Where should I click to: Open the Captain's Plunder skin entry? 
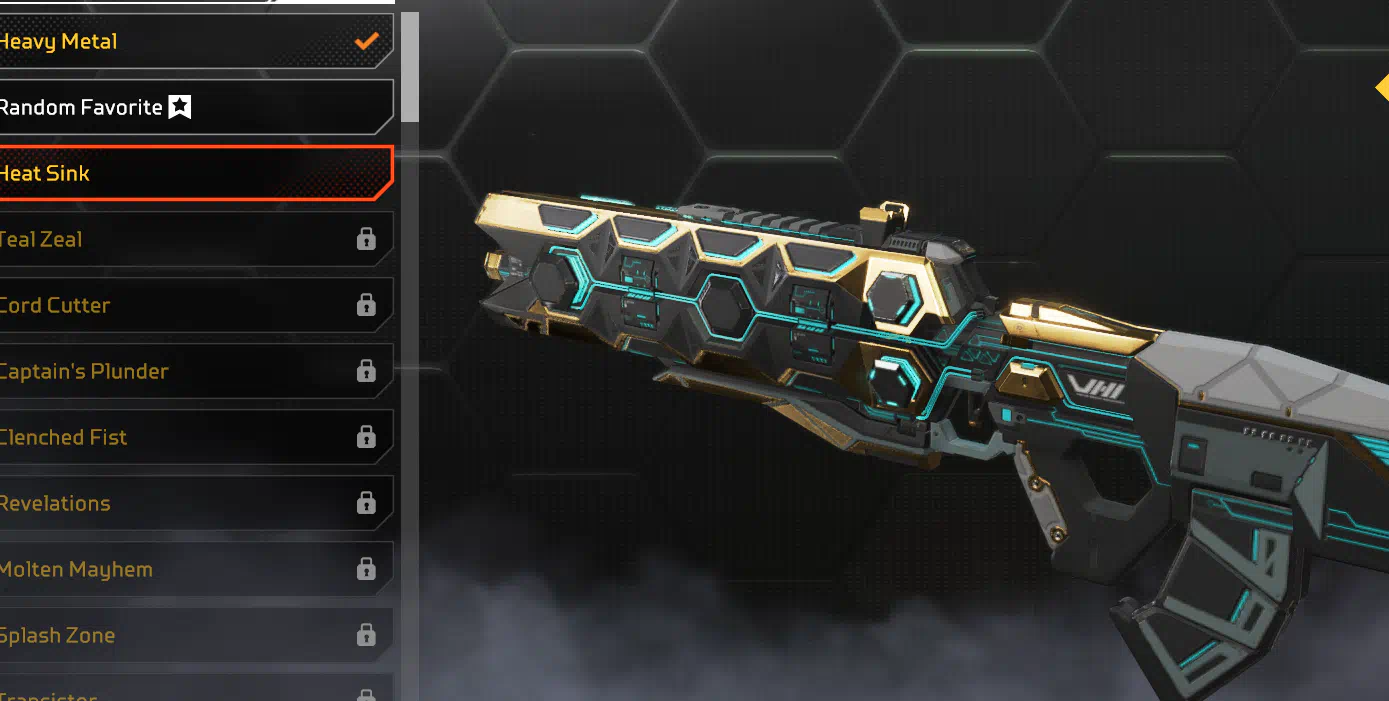pyautogui.click(x=190, y=371)
